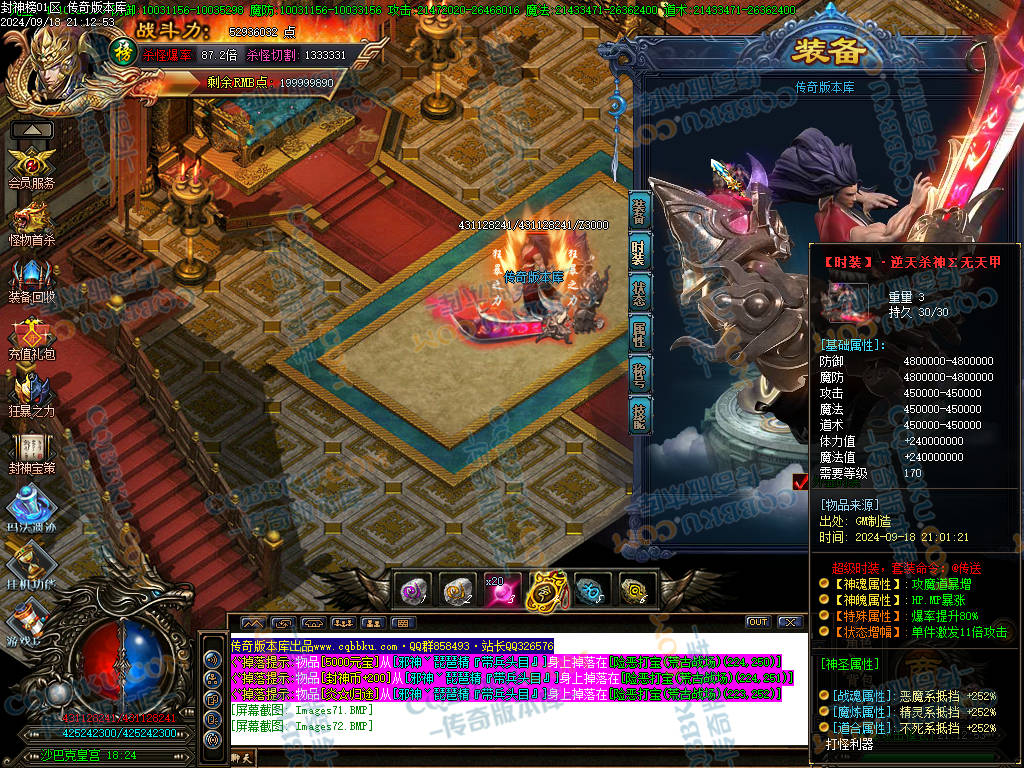Viewport: 1024px width, 768px height.
Task: Switch to the 时装 fashion tab
Action: pos(639,251)
